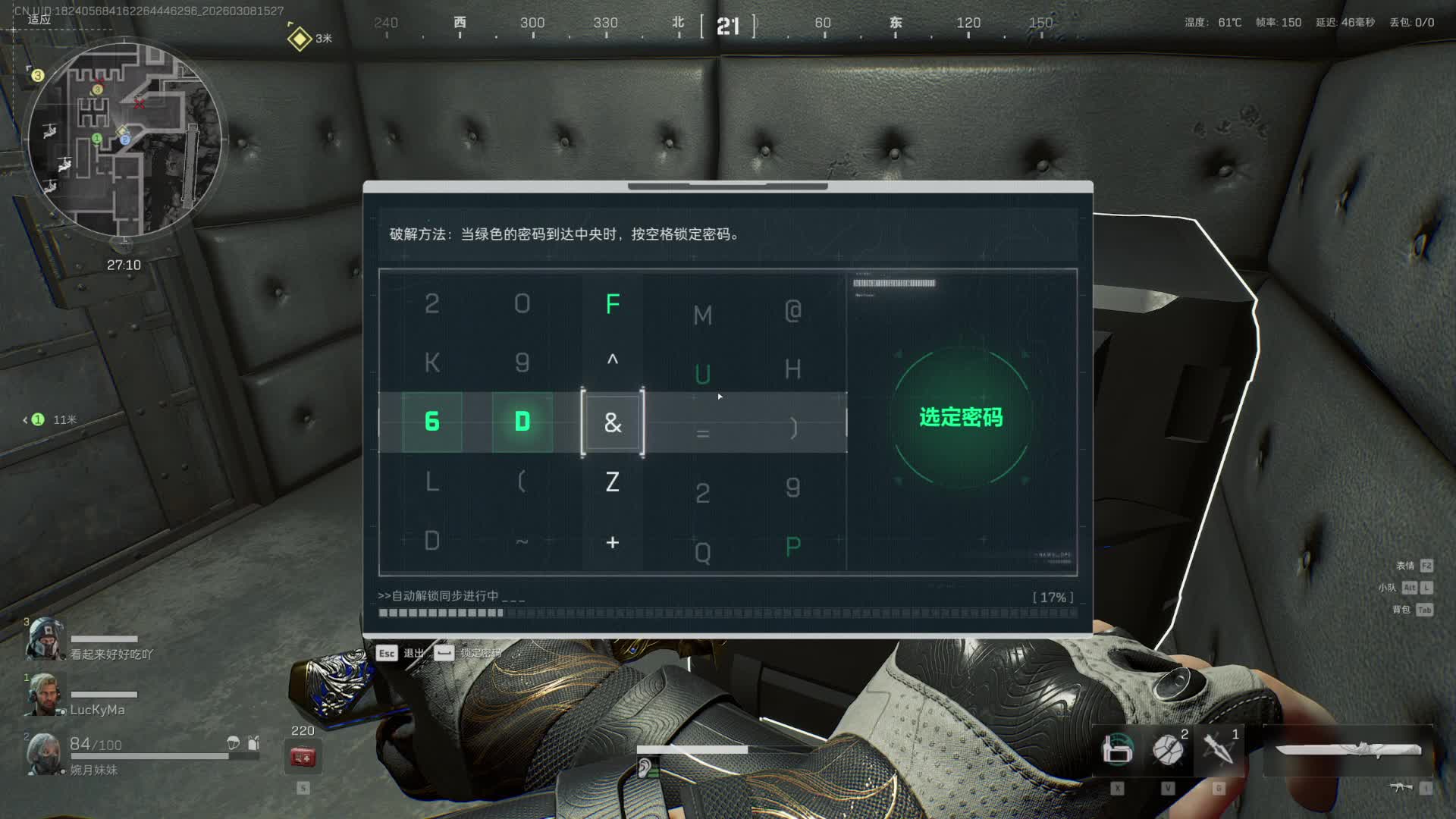Viewport: 1456px width, 819px height.
Task: Click the green 选定密码 circular button
Action: click(961, 417)
